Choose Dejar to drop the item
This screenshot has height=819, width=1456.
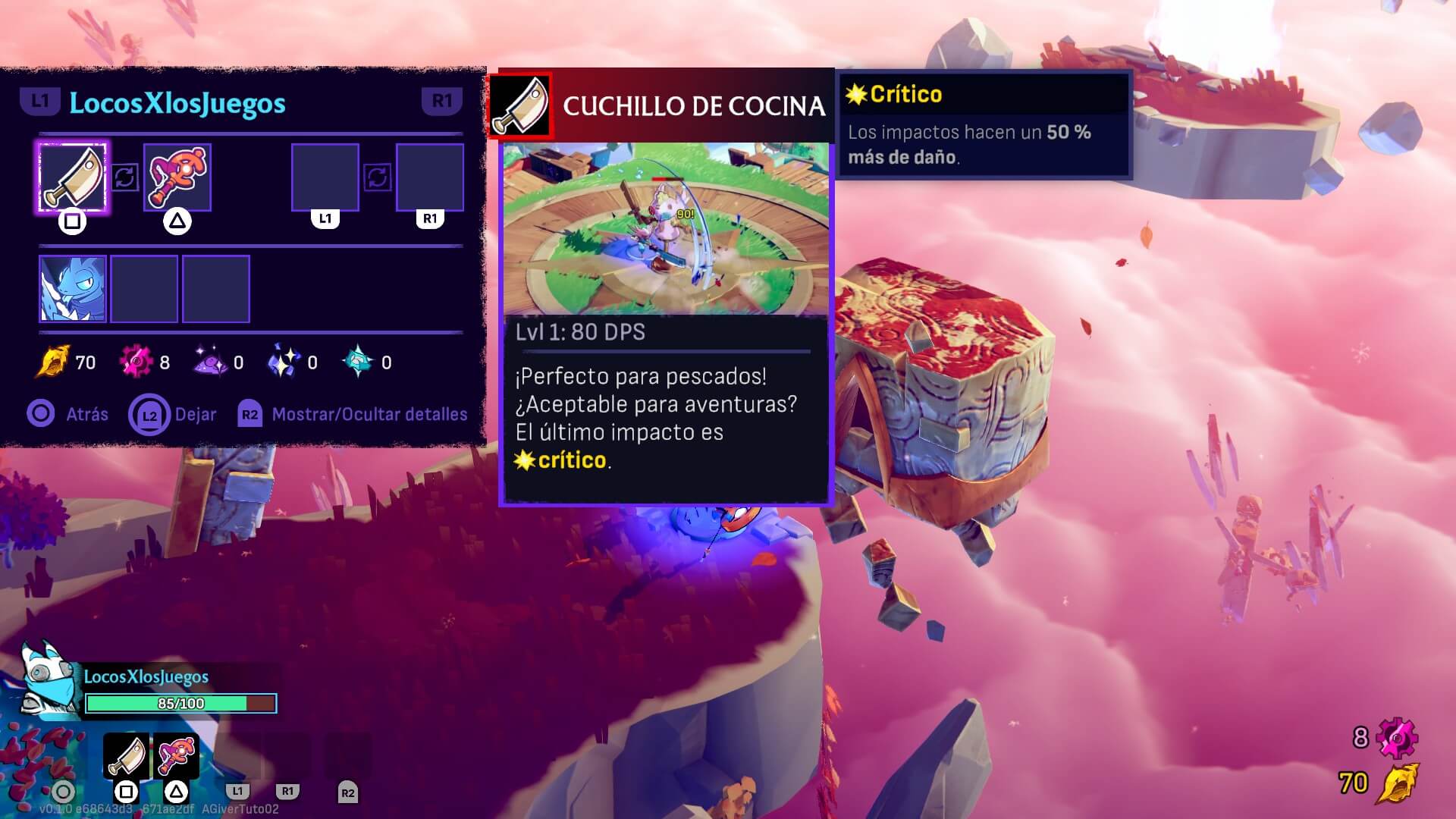click(173, 415)
